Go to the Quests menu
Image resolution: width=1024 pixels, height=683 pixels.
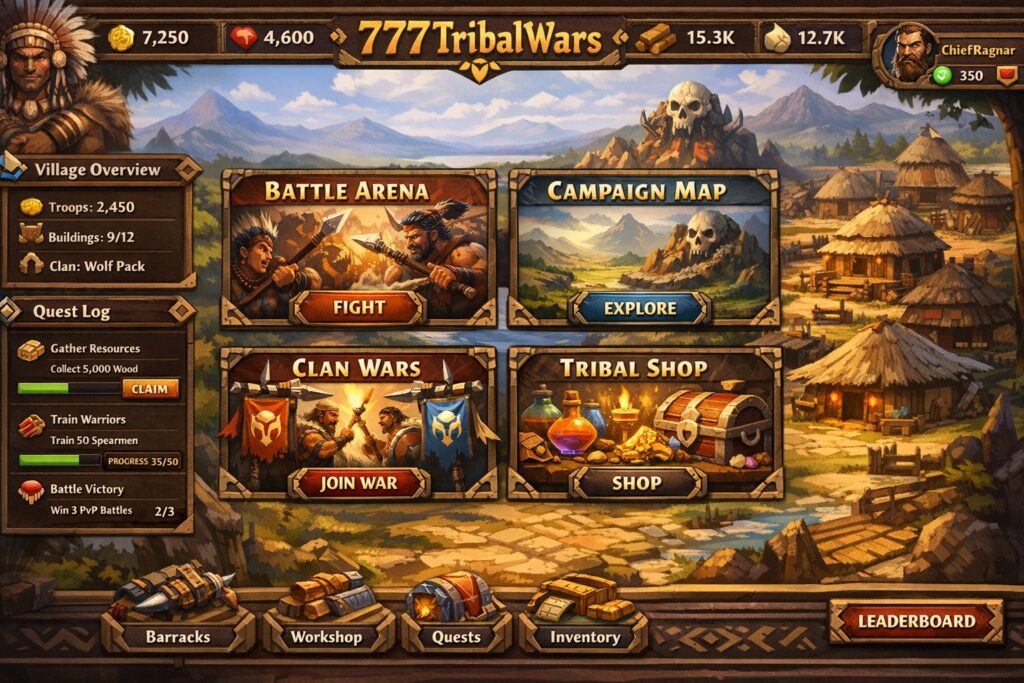click(456, 636)
